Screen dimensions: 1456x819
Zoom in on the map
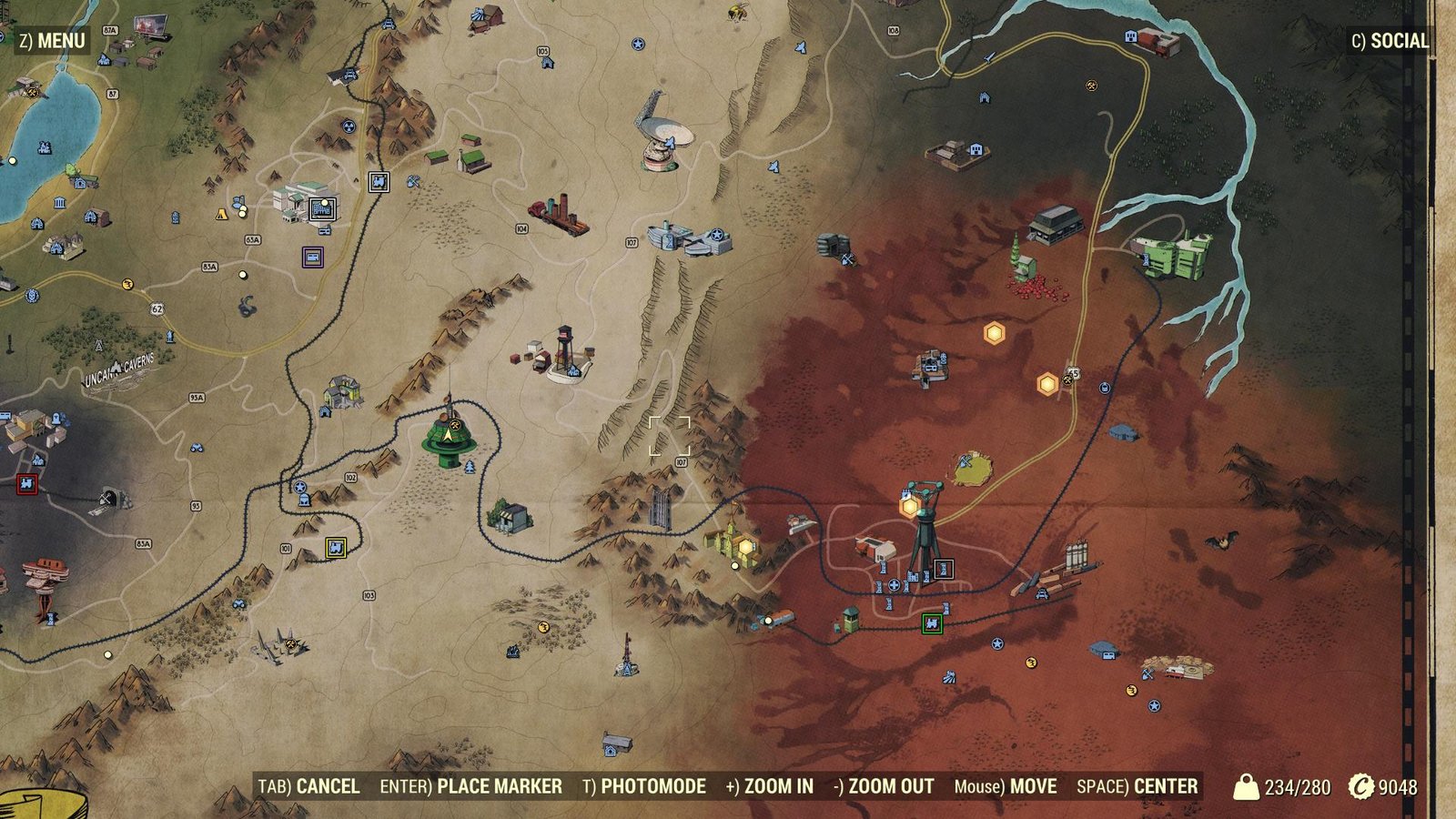click(769, 786)
